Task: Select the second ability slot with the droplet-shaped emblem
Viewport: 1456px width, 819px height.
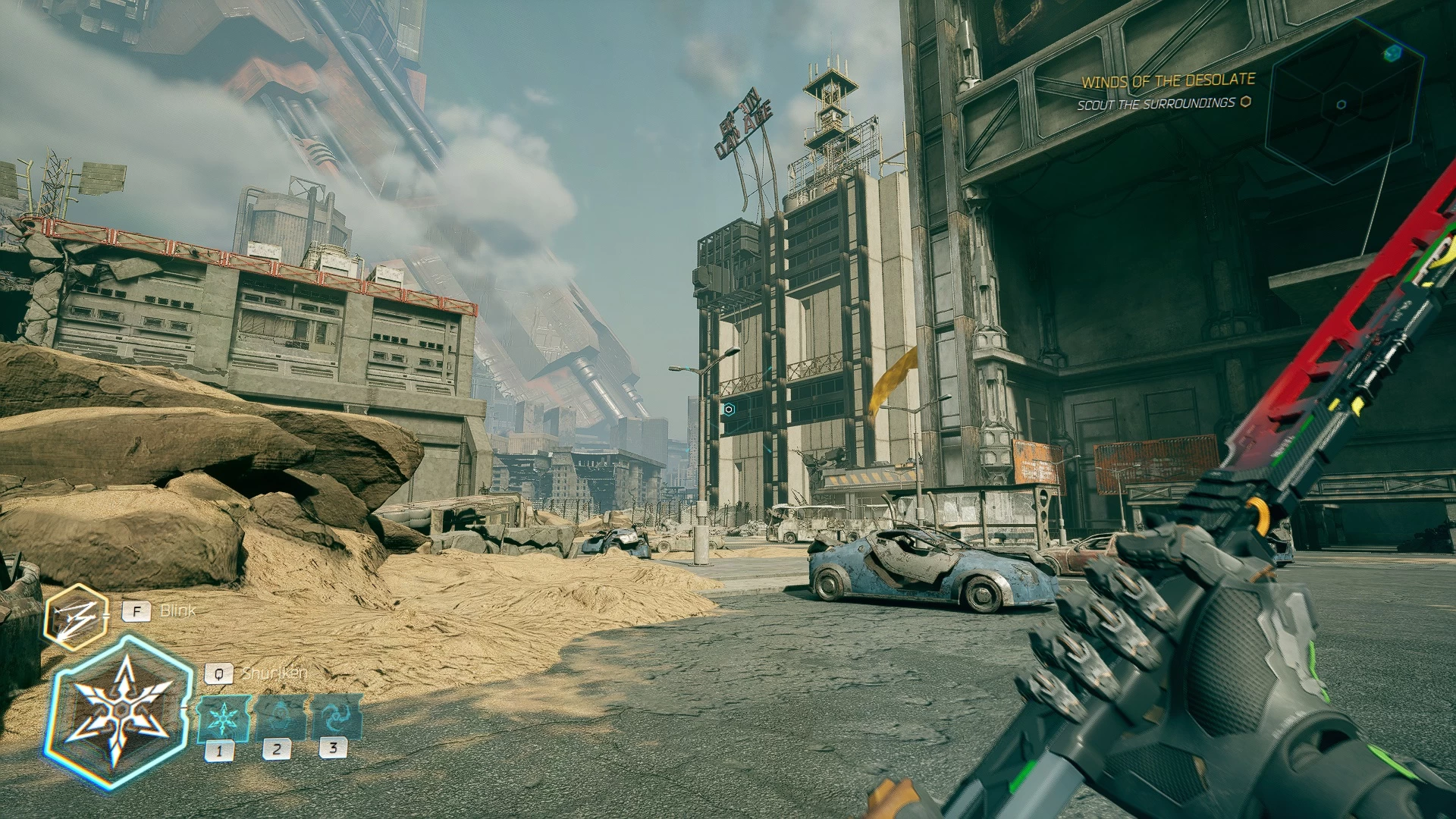Action: [281, 717]
